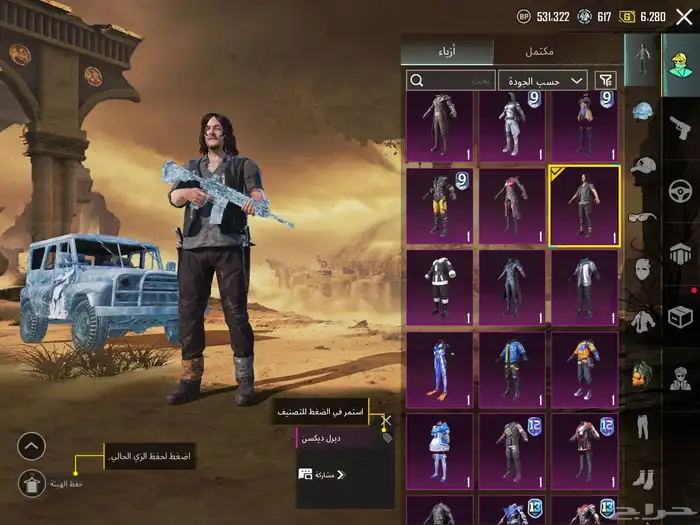This screenshot has width=700, height=525.
Task: Expand the round up-arrow button
Action: tap(32, 446)
